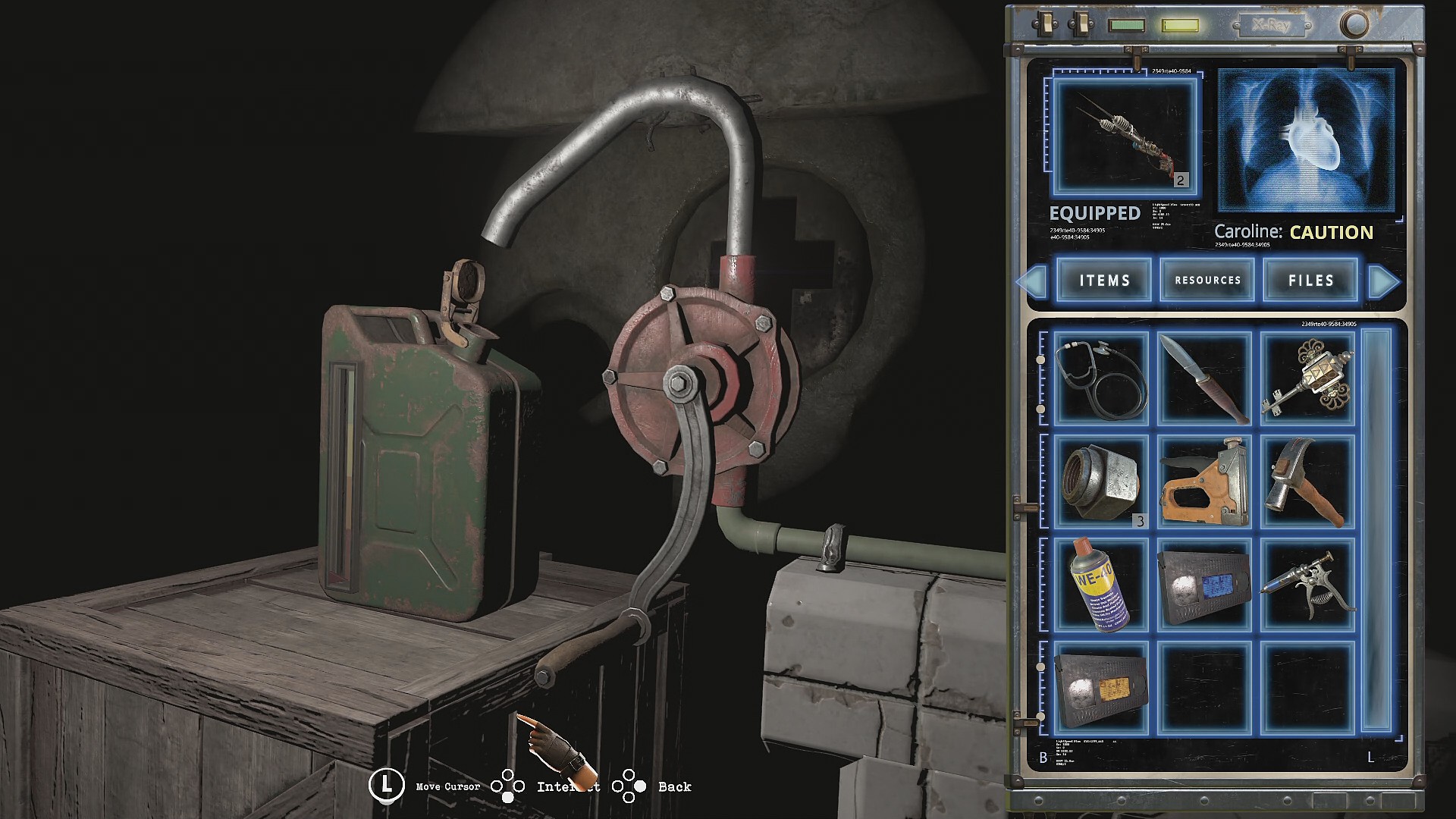Select the ornate key item
The width and height of the screenshot is (1456, 819).
[1307, 378]
